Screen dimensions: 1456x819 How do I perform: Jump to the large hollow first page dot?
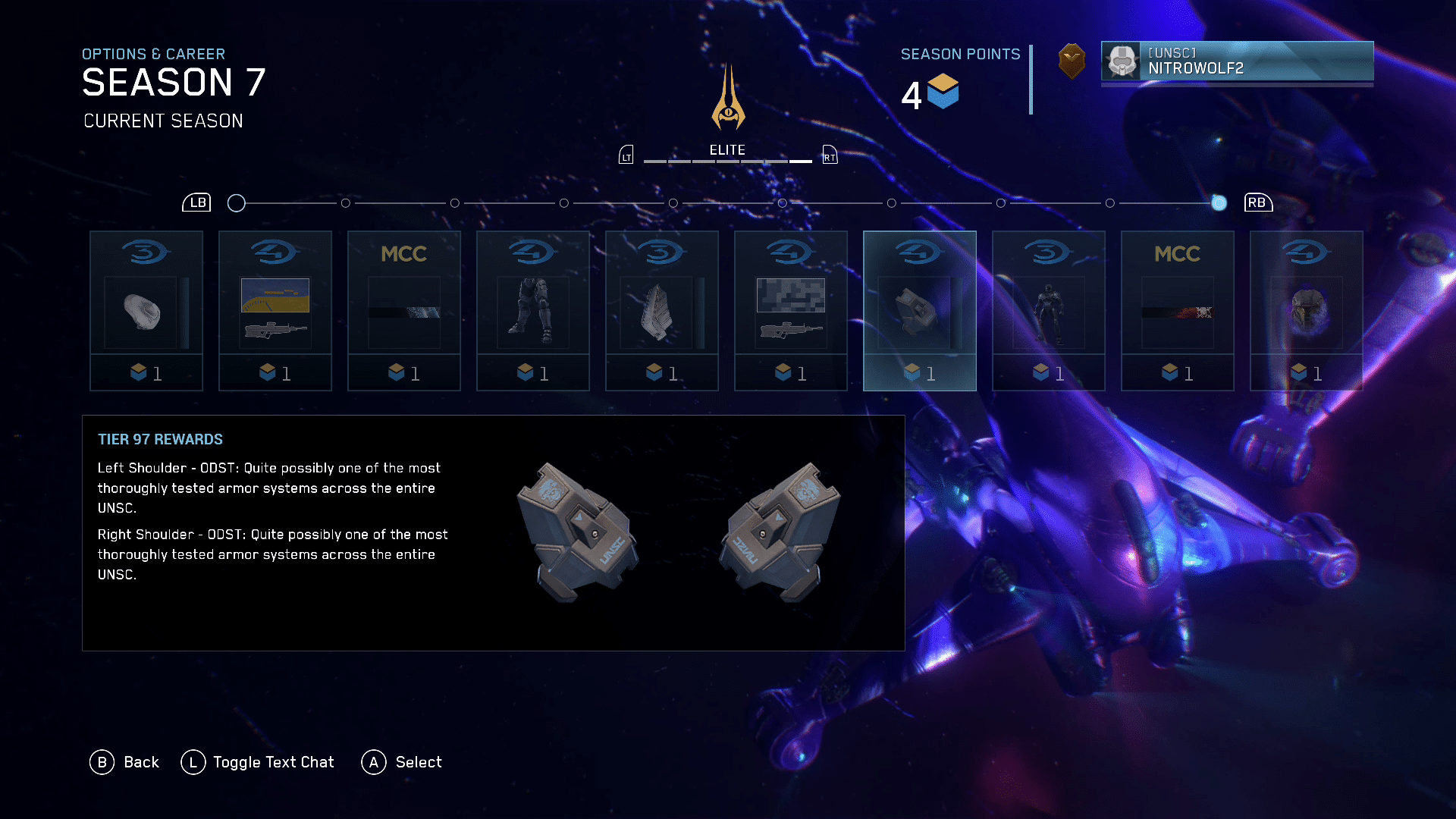click(x=237, y=203)
